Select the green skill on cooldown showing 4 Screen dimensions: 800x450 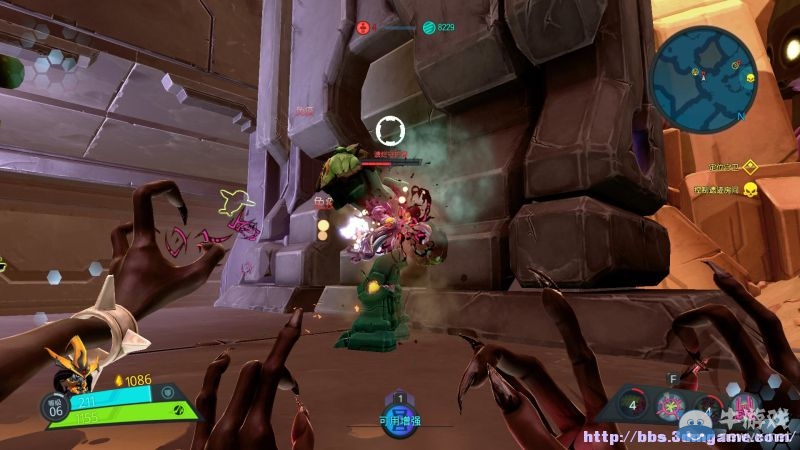[x=631, y=406]
